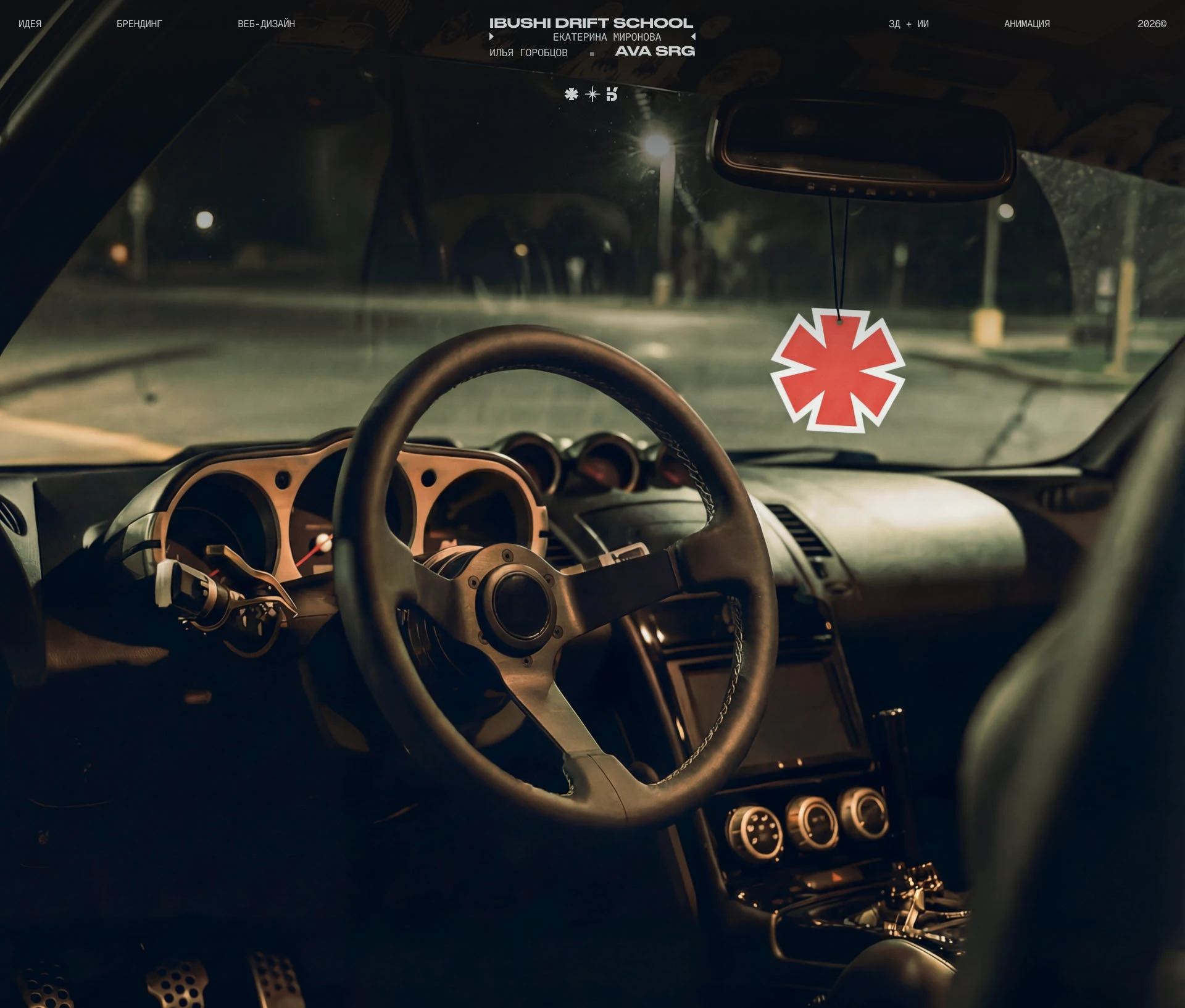1185x1008 pixels.
Task: Open the ИДЕЯ navigation item
Action: click(29, 24)
